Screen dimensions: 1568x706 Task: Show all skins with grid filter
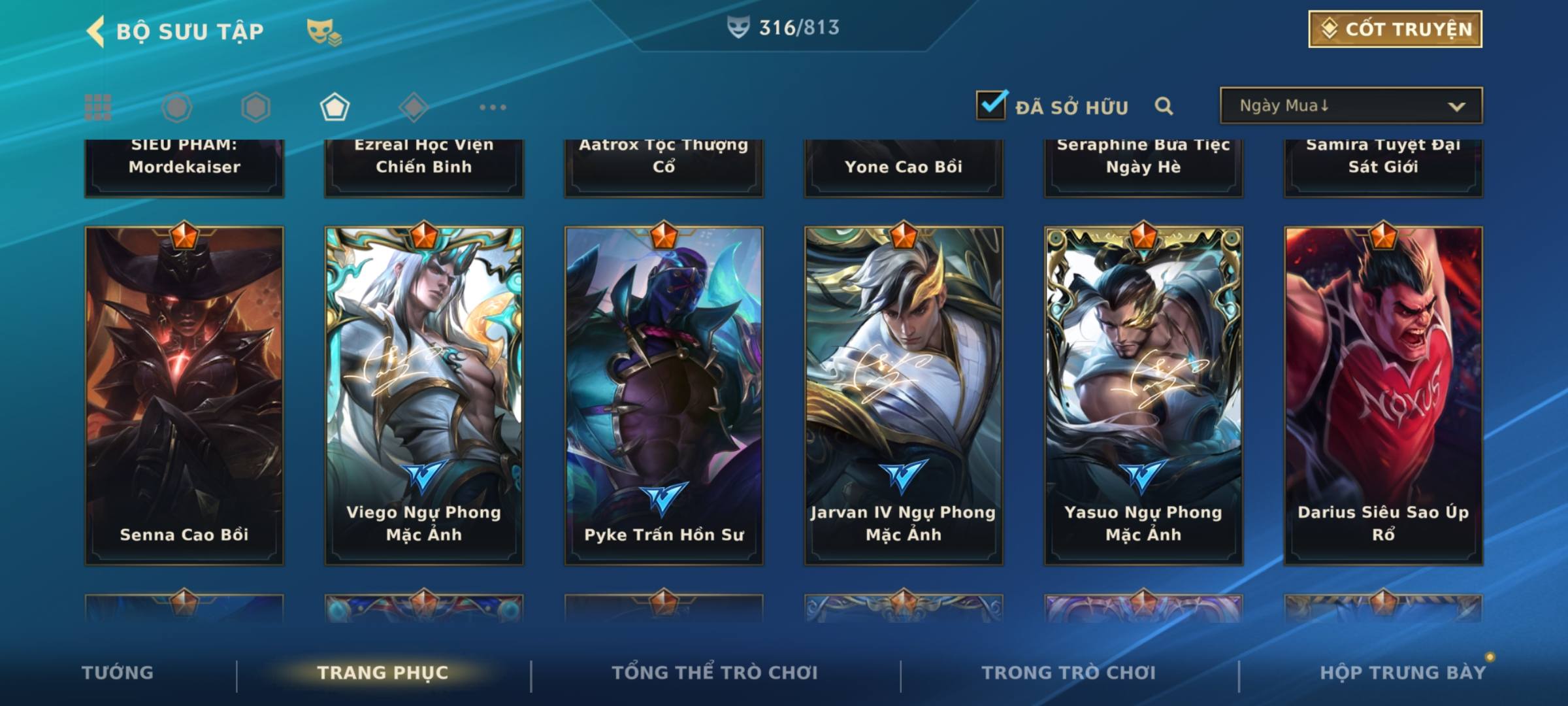[x=98, y=107]
